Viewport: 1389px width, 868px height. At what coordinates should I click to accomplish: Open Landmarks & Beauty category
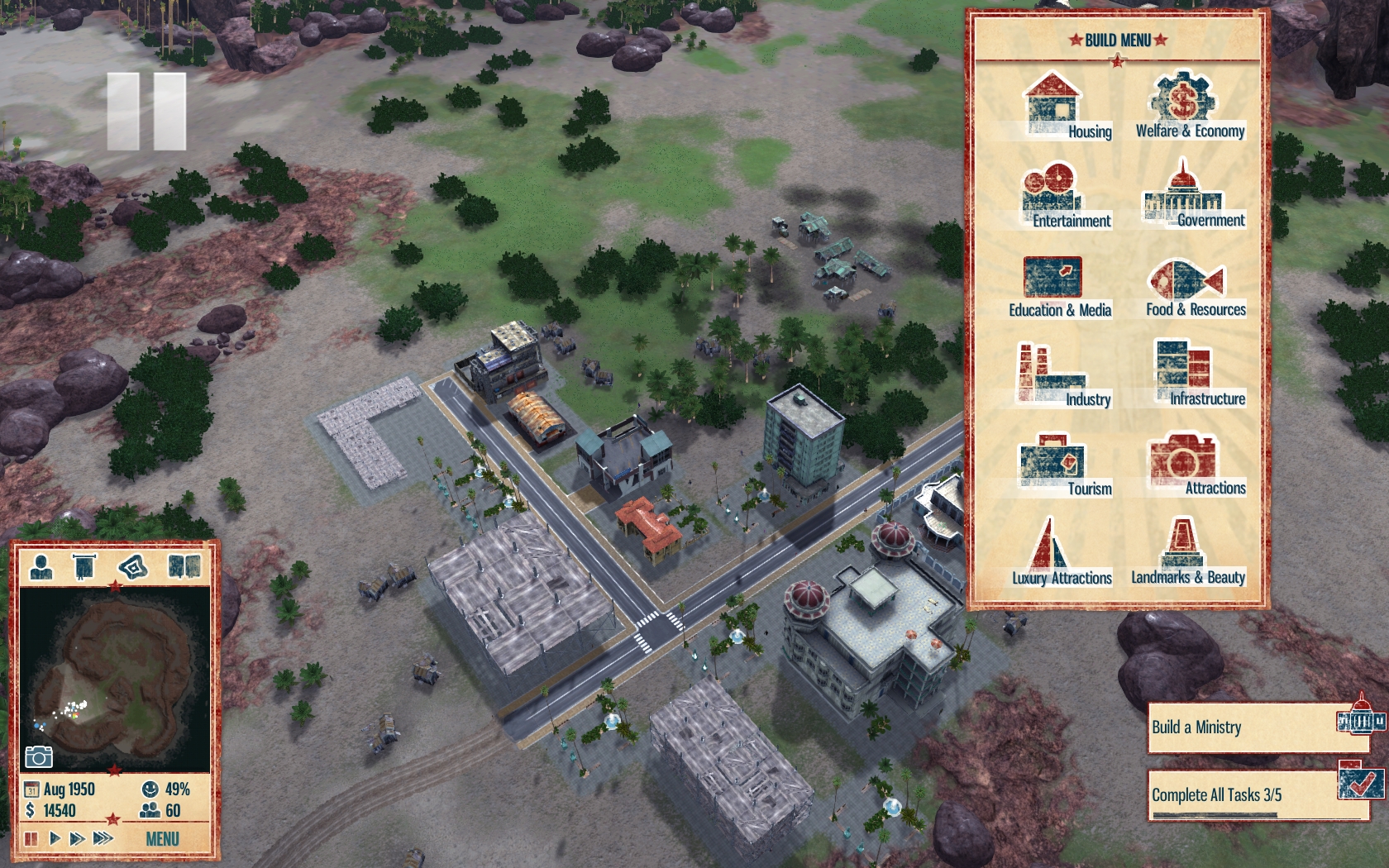pos(1187,554)
